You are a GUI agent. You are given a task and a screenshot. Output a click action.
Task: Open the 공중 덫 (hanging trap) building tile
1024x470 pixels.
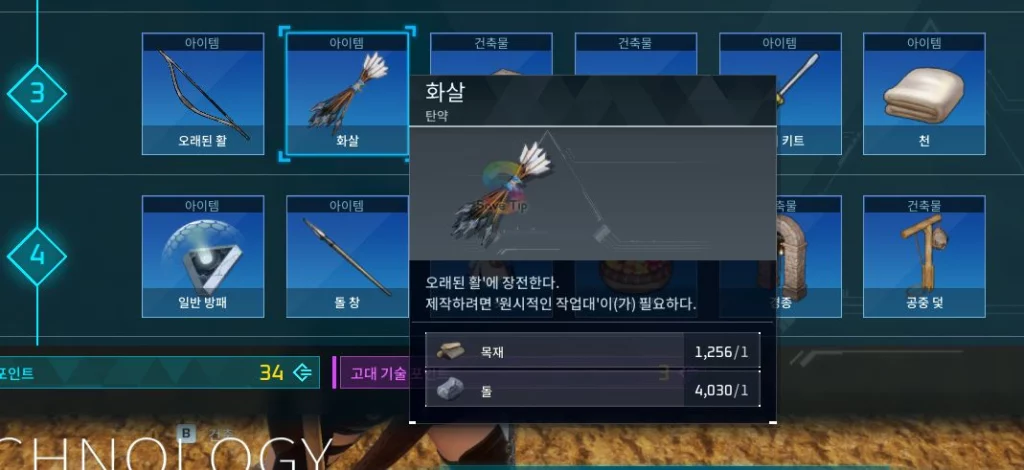click(x=923, y=255)
